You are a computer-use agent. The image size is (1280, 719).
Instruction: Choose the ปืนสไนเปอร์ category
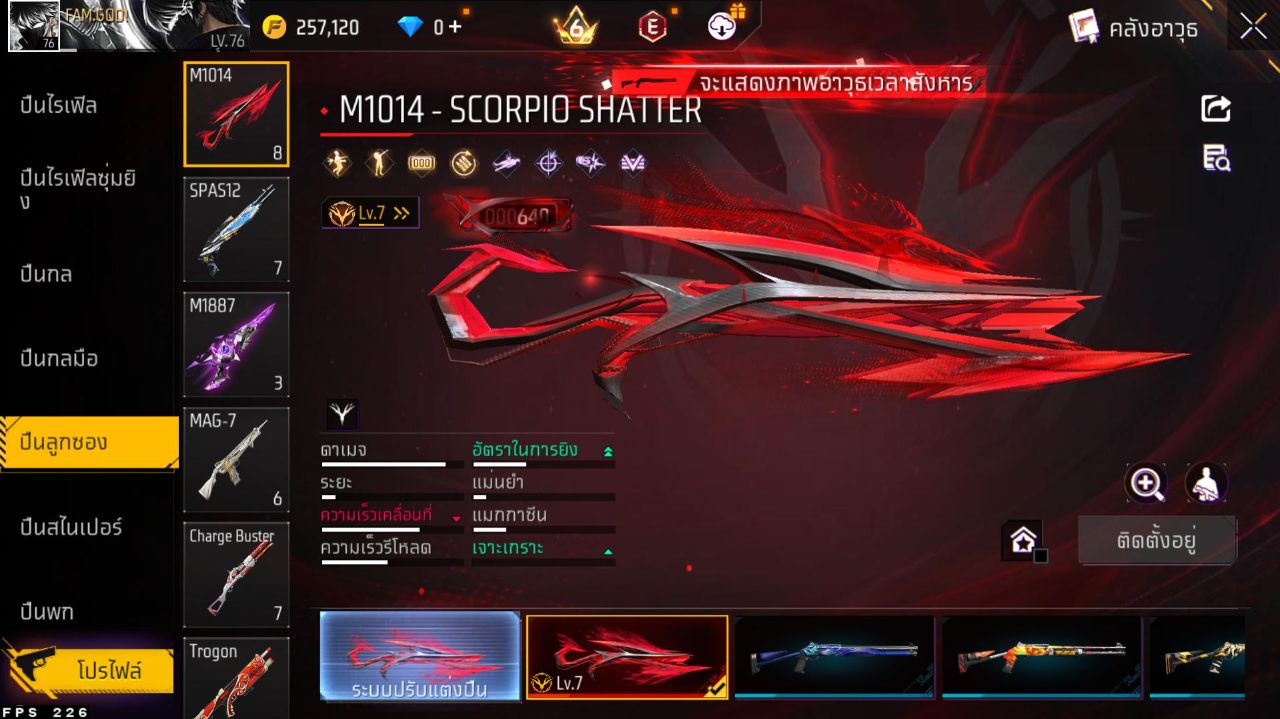(x=72, y=527)
